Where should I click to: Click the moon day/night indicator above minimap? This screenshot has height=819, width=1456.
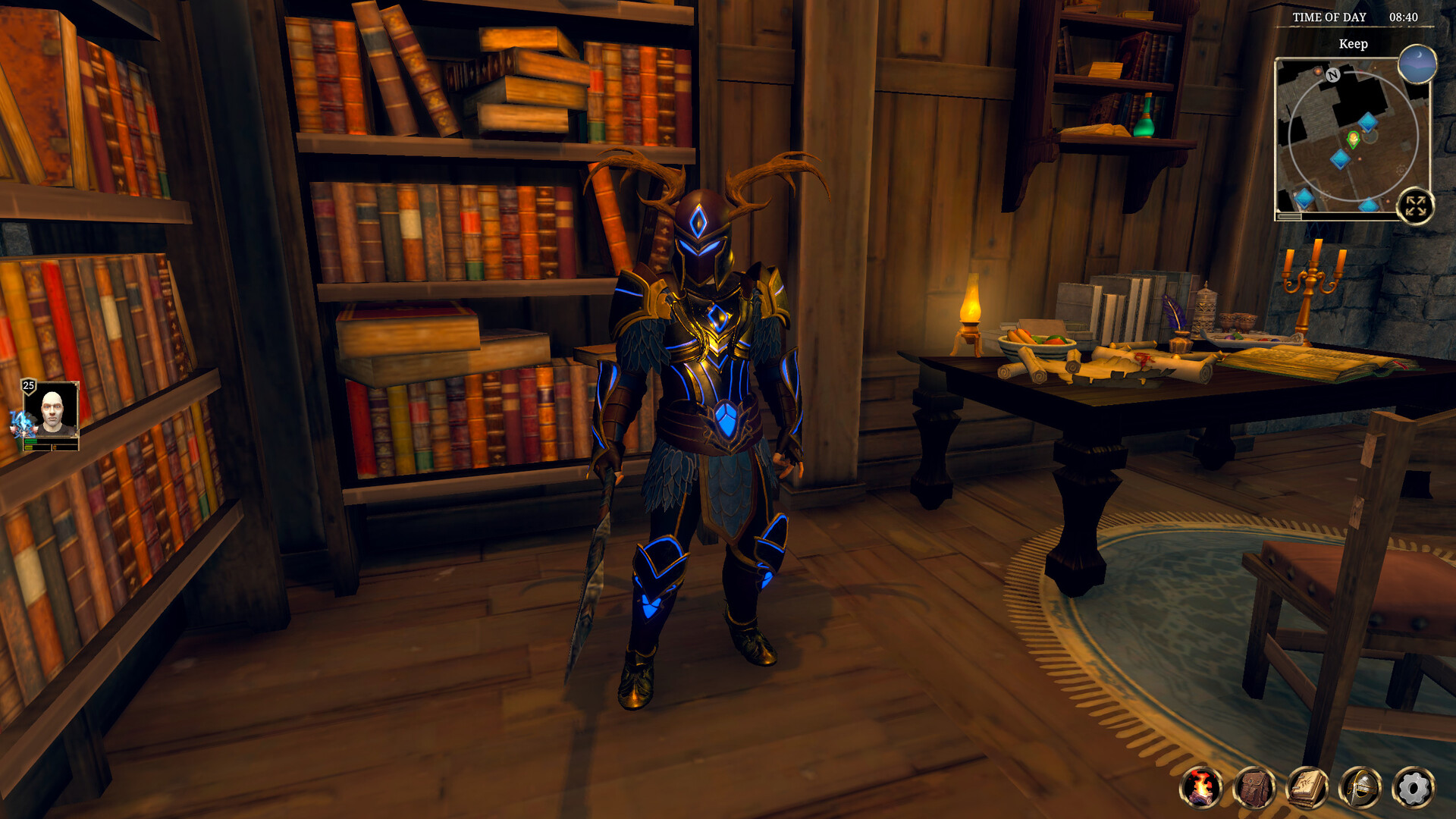(x=1418, y=65)
